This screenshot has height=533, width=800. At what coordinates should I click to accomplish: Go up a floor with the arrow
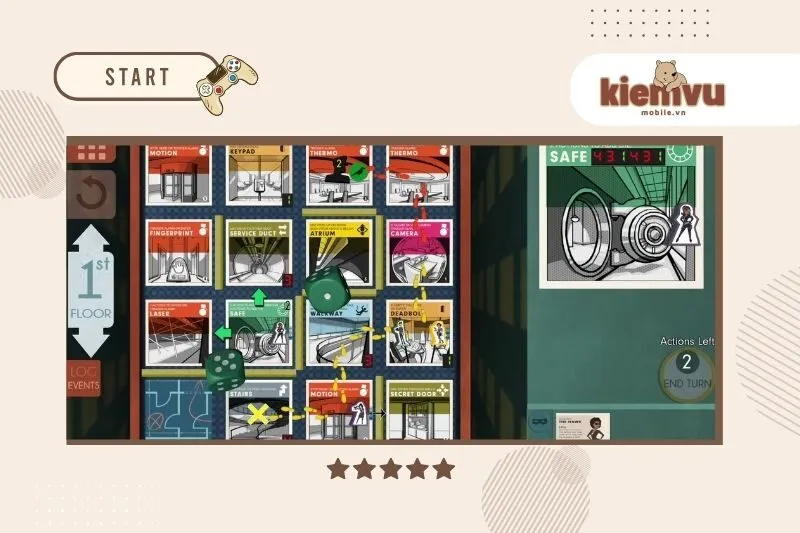click(90, 242)
